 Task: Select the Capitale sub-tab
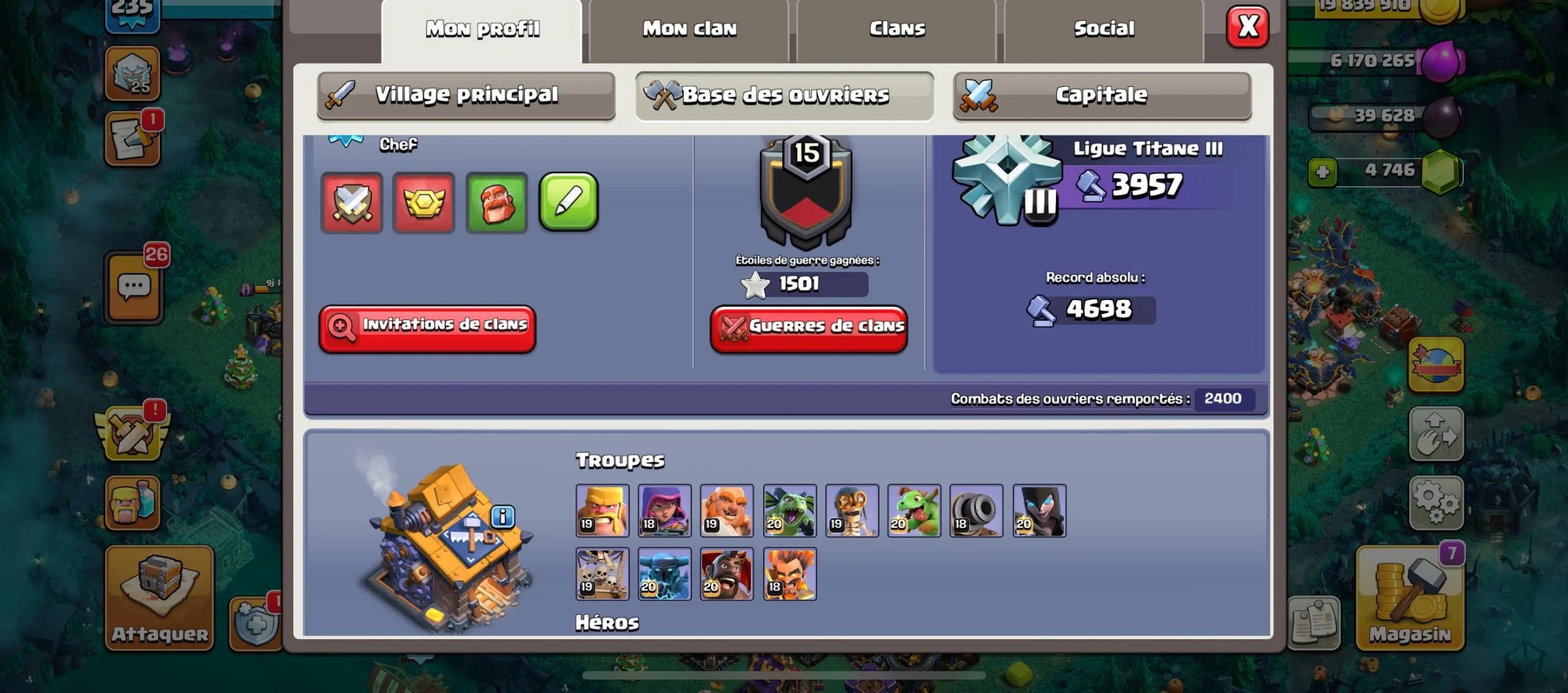(x=1101, y=94)
